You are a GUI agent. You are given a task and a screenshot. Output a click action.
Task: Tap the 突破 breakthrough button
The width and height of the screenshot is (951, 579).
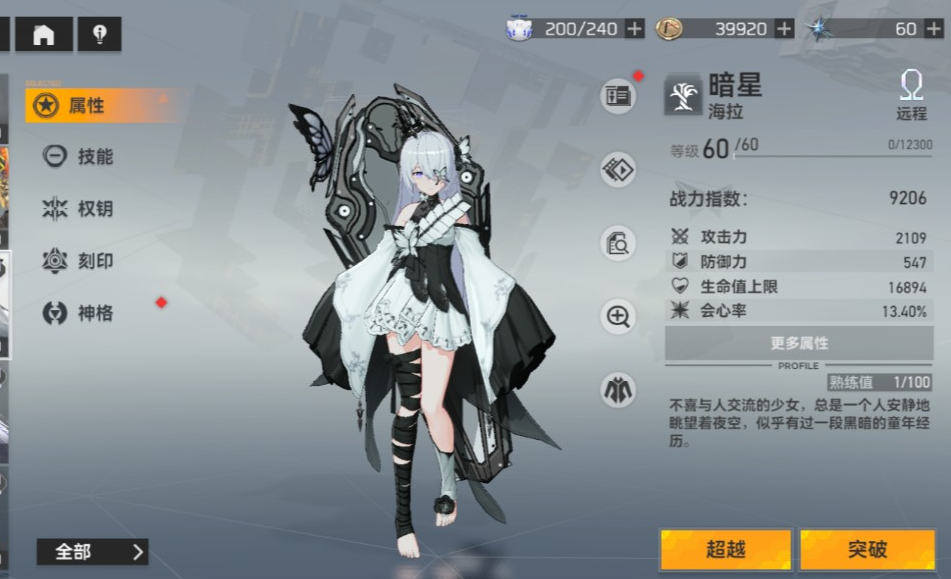(867, 549)
